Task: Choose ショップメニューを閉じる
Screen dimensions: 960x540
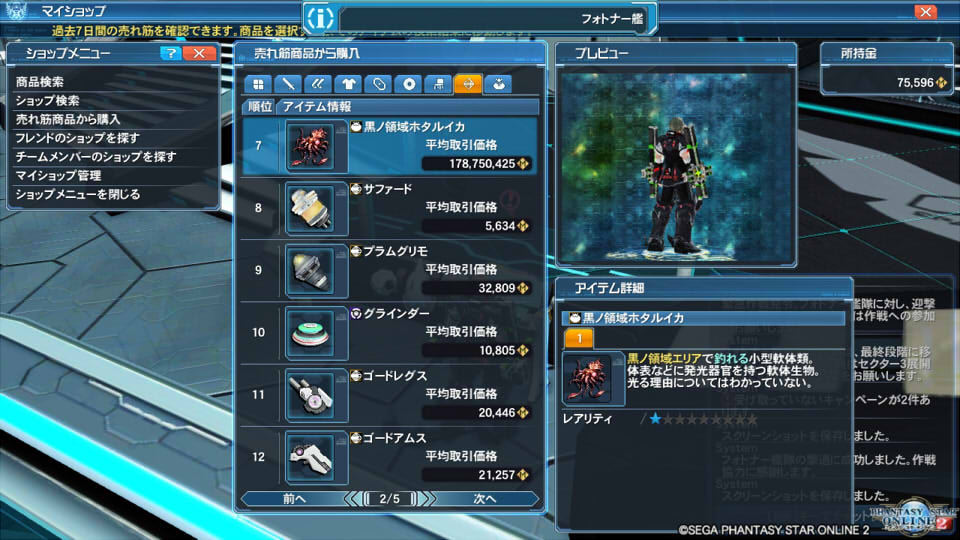Action: click(x=78, y=194)
